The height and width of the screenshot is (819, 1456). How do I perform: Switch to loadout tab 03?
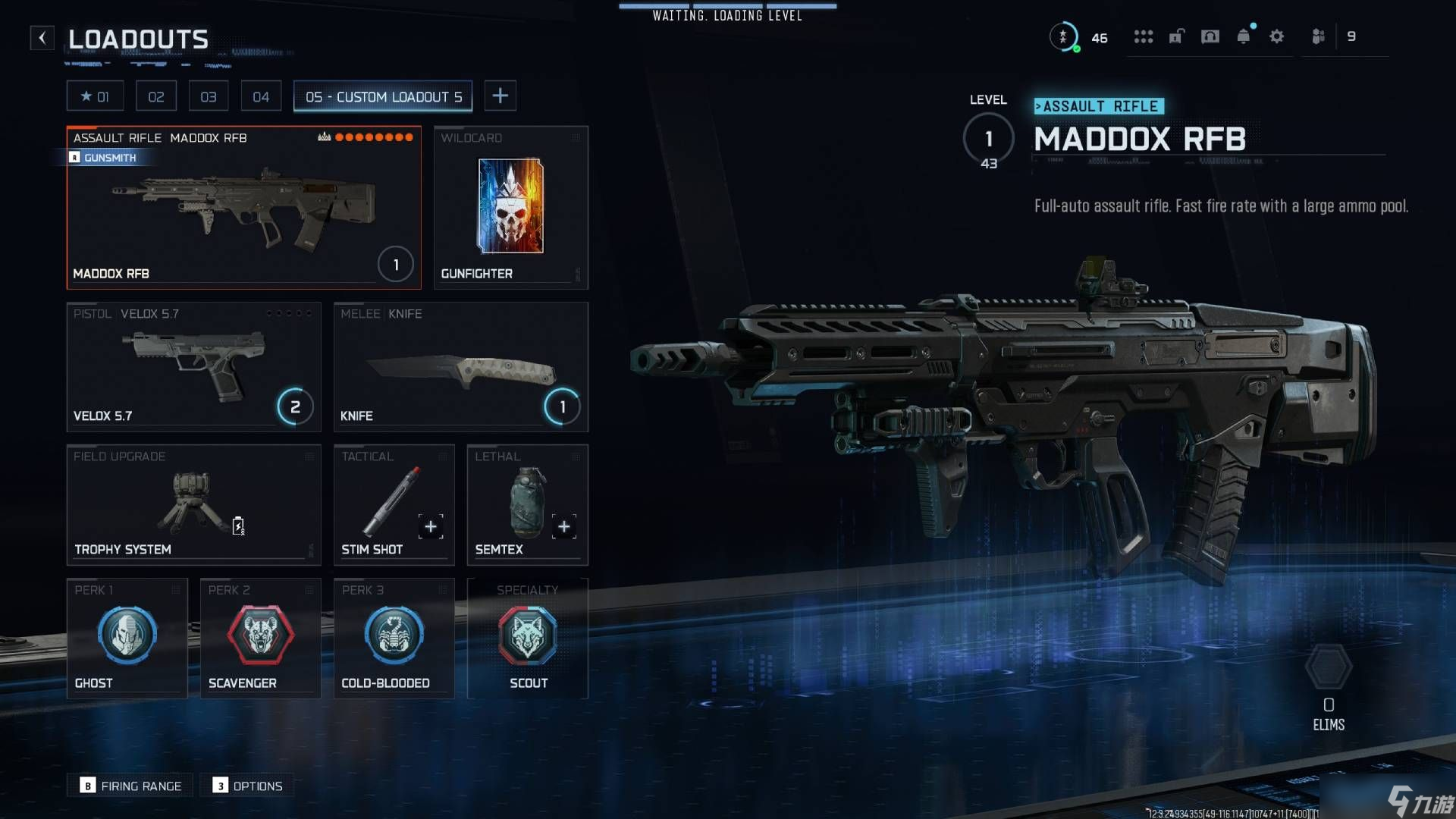pyautogui.click(x=209, y=96)
